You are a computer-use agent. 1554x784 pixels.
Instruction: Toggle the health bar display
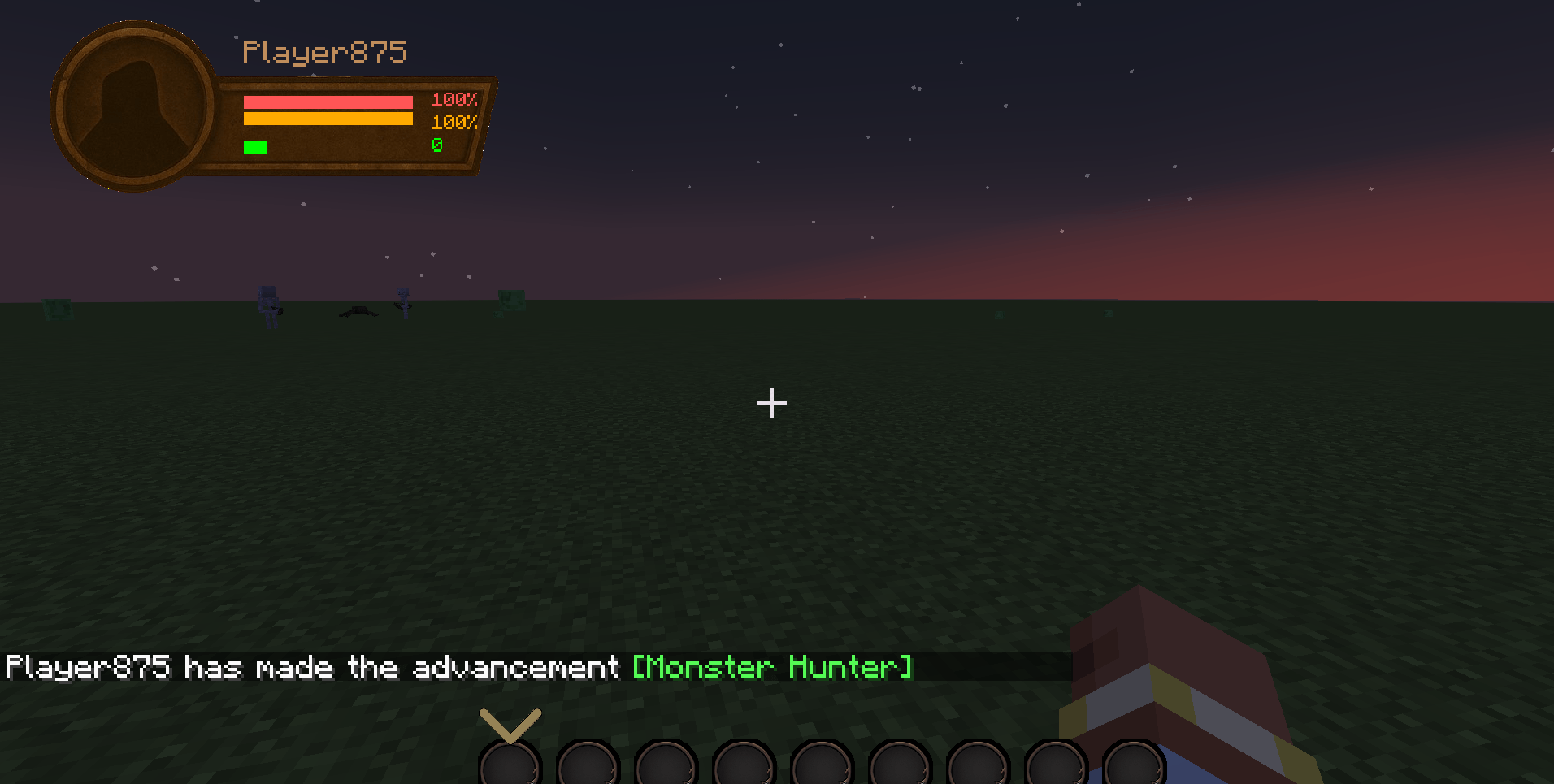click(327, 101)
